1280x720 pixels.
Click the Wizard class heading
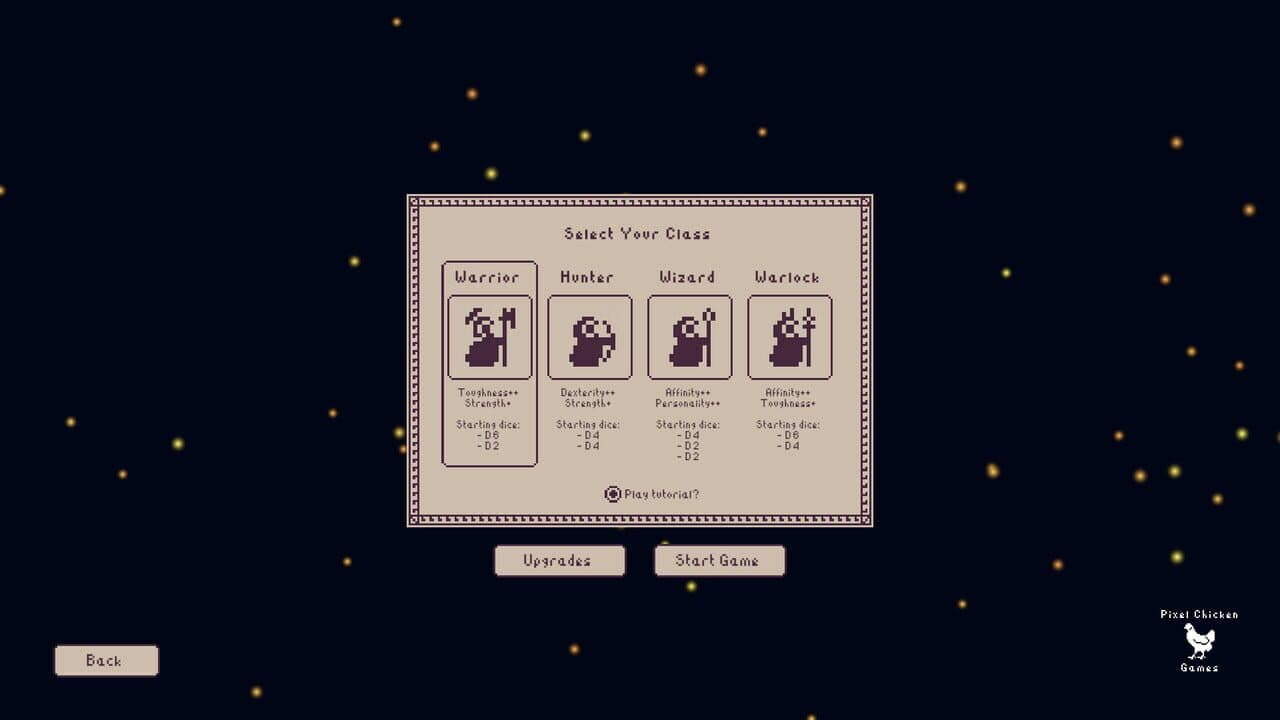(688, 277)
